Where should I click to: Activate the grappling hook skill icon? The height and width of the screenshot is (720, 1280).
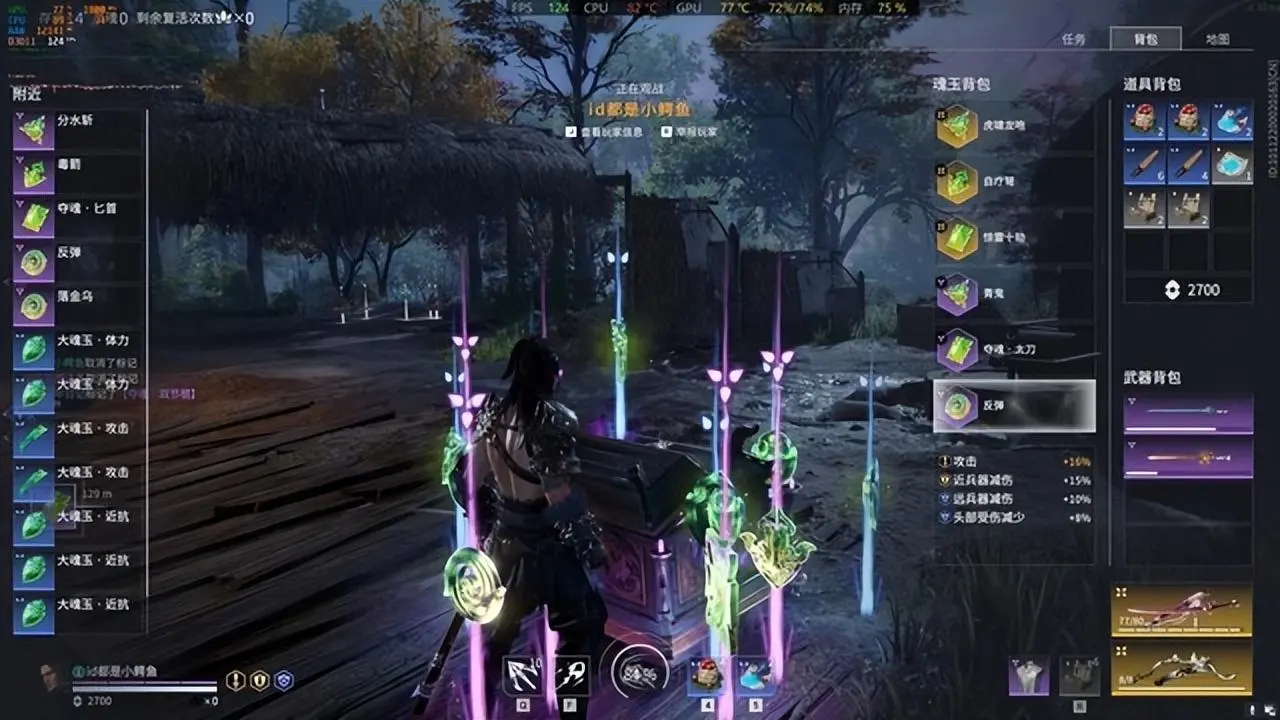pyautogui.click(x=522, y=675)
